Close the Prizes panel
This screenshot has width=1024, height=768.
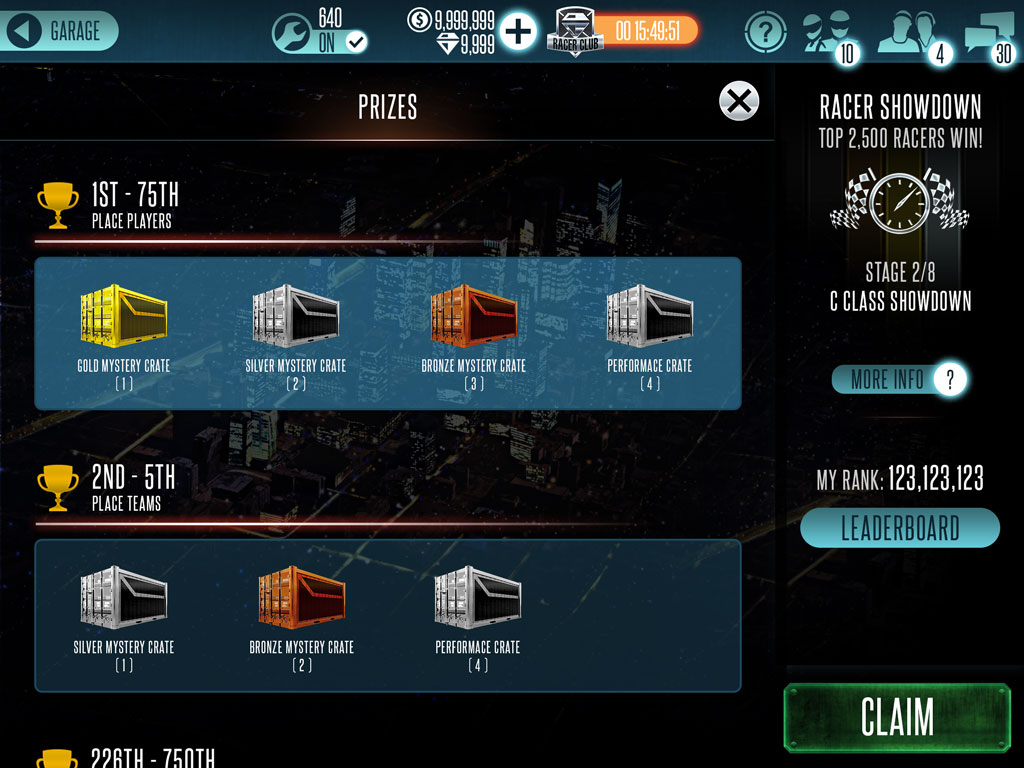[x=739, y=101]
